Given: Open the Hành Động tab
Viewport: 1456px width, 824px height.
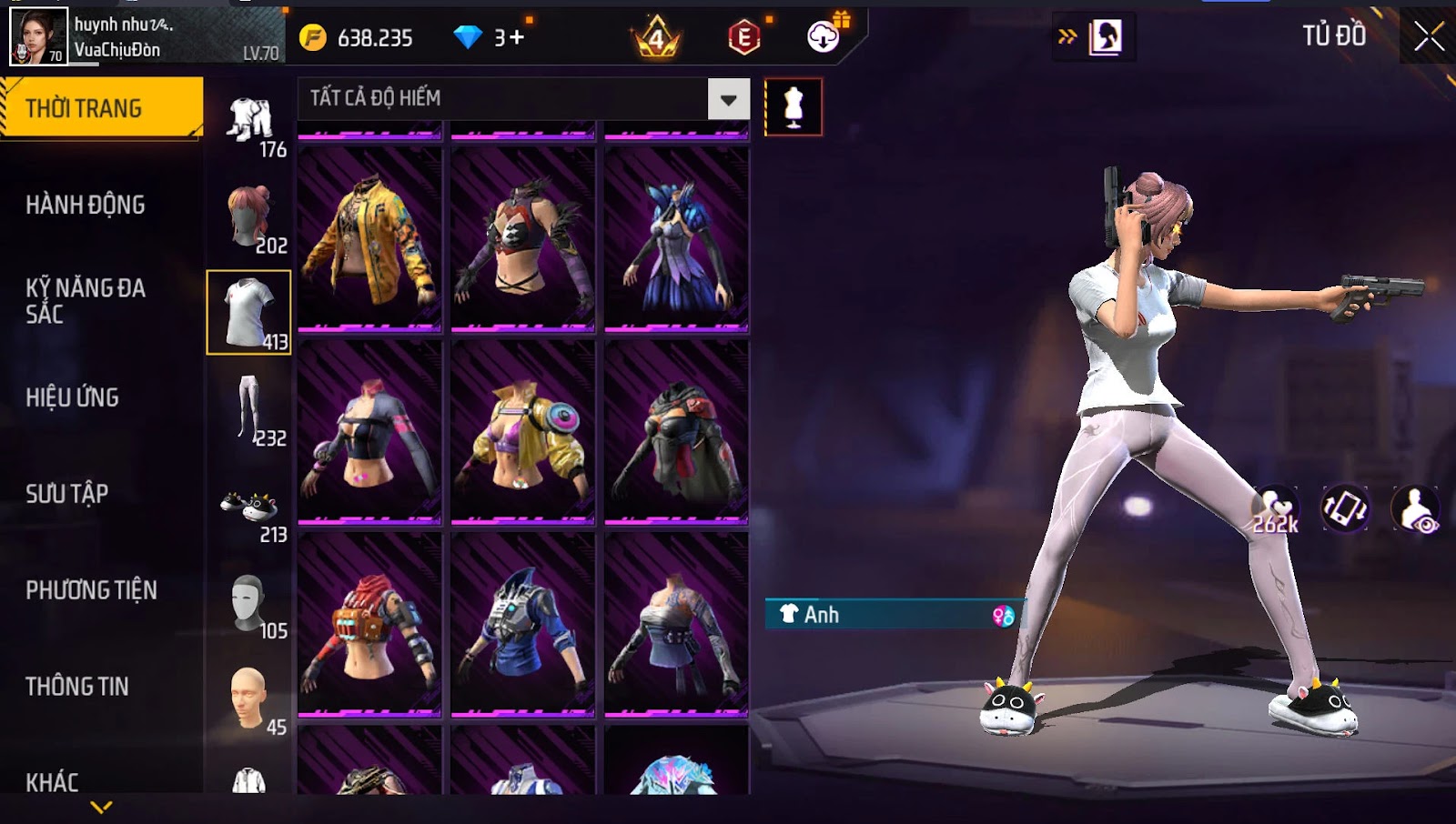Looking at the screenshot, I should pyautogui.click(x=86, y=205).
